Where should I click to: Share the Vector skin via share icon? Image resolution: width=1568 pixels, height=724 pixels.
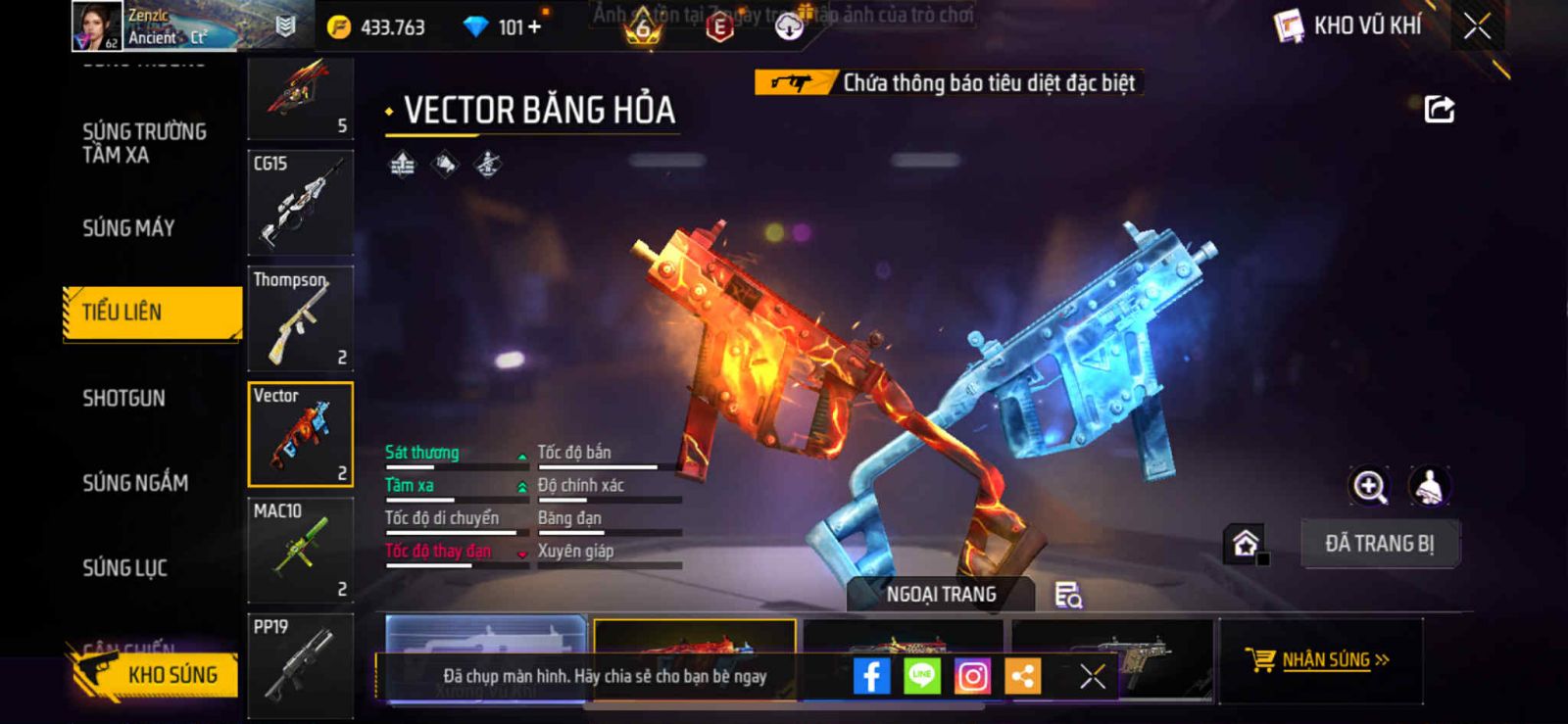pos(1439,109)
